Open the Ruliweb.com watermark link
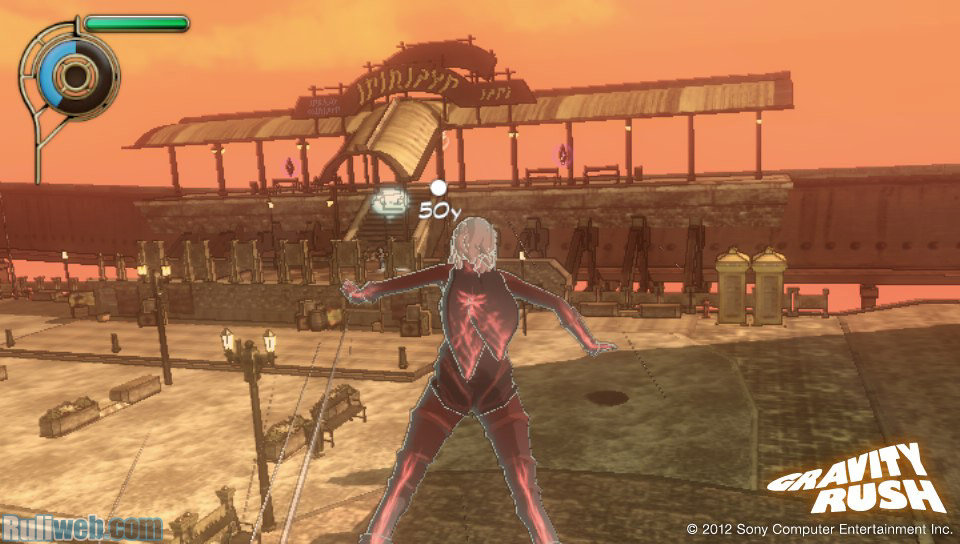This screenshot has width=960, height=544. click(x=82, y=527)
